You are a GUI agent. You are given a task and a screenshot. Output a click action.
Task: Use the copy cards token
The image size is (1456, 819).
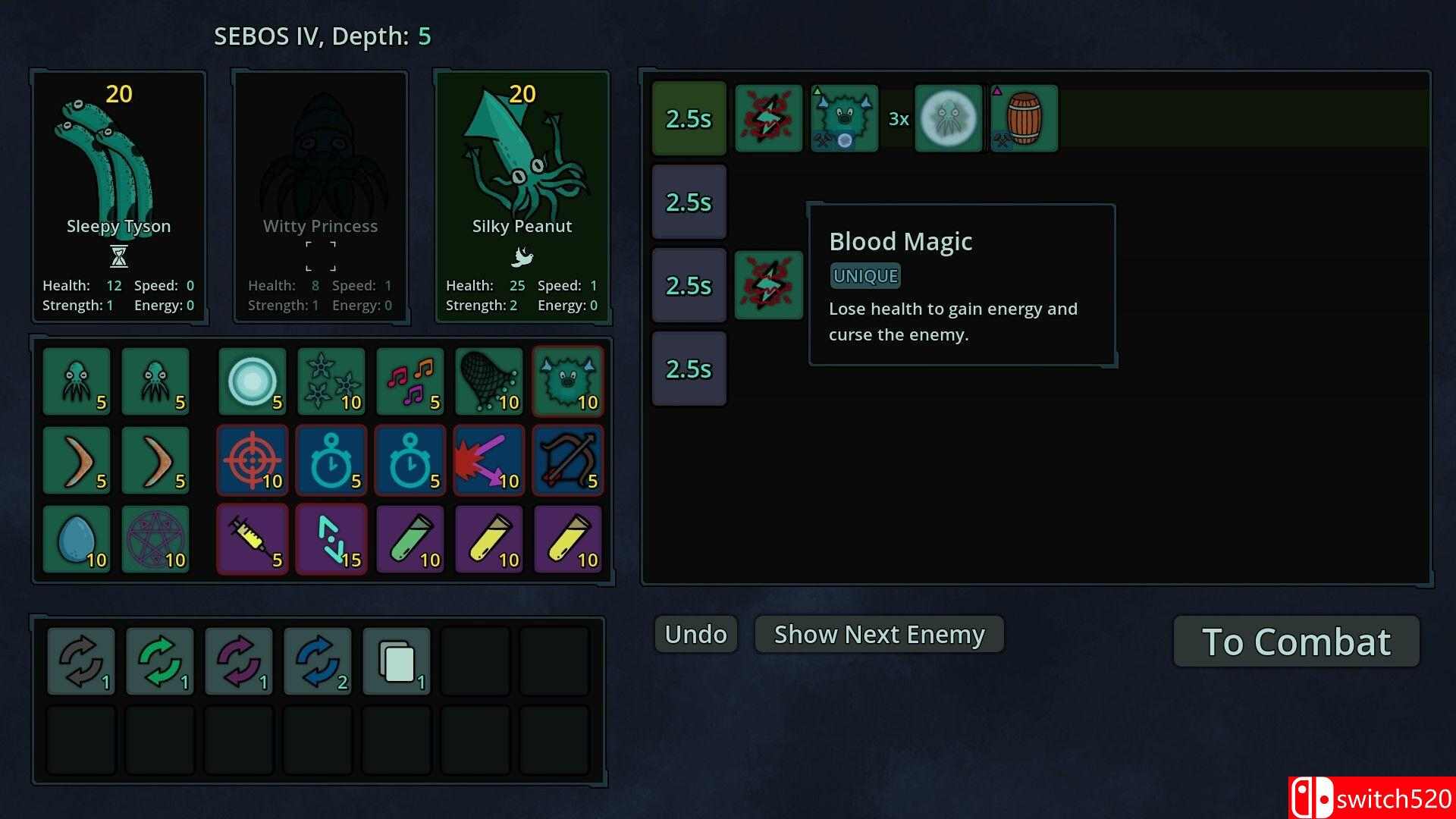pyautogui.click(x=397, y=661)
